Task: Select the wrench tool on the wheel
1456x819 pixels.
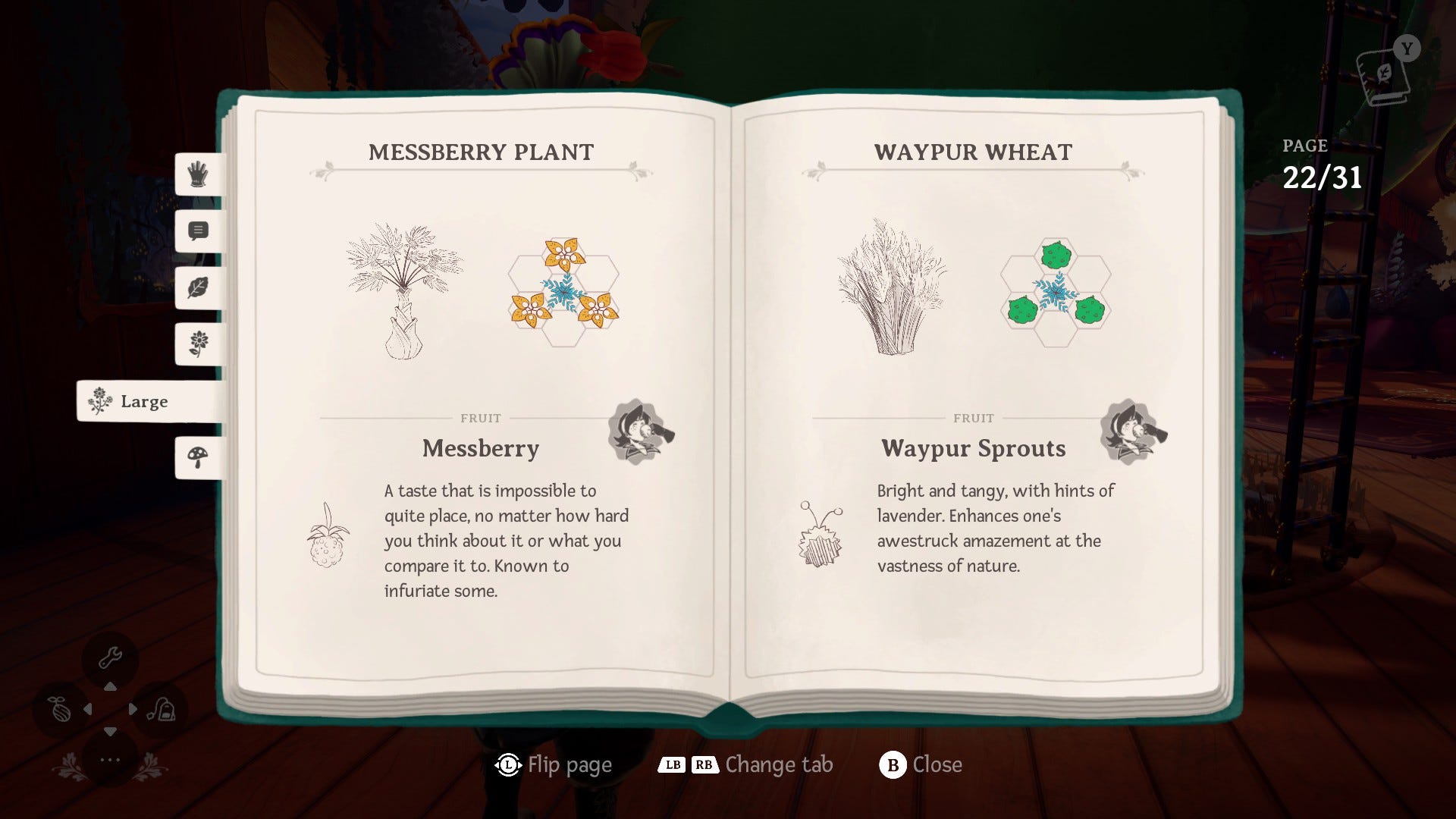Action: (x=111, y=657)
